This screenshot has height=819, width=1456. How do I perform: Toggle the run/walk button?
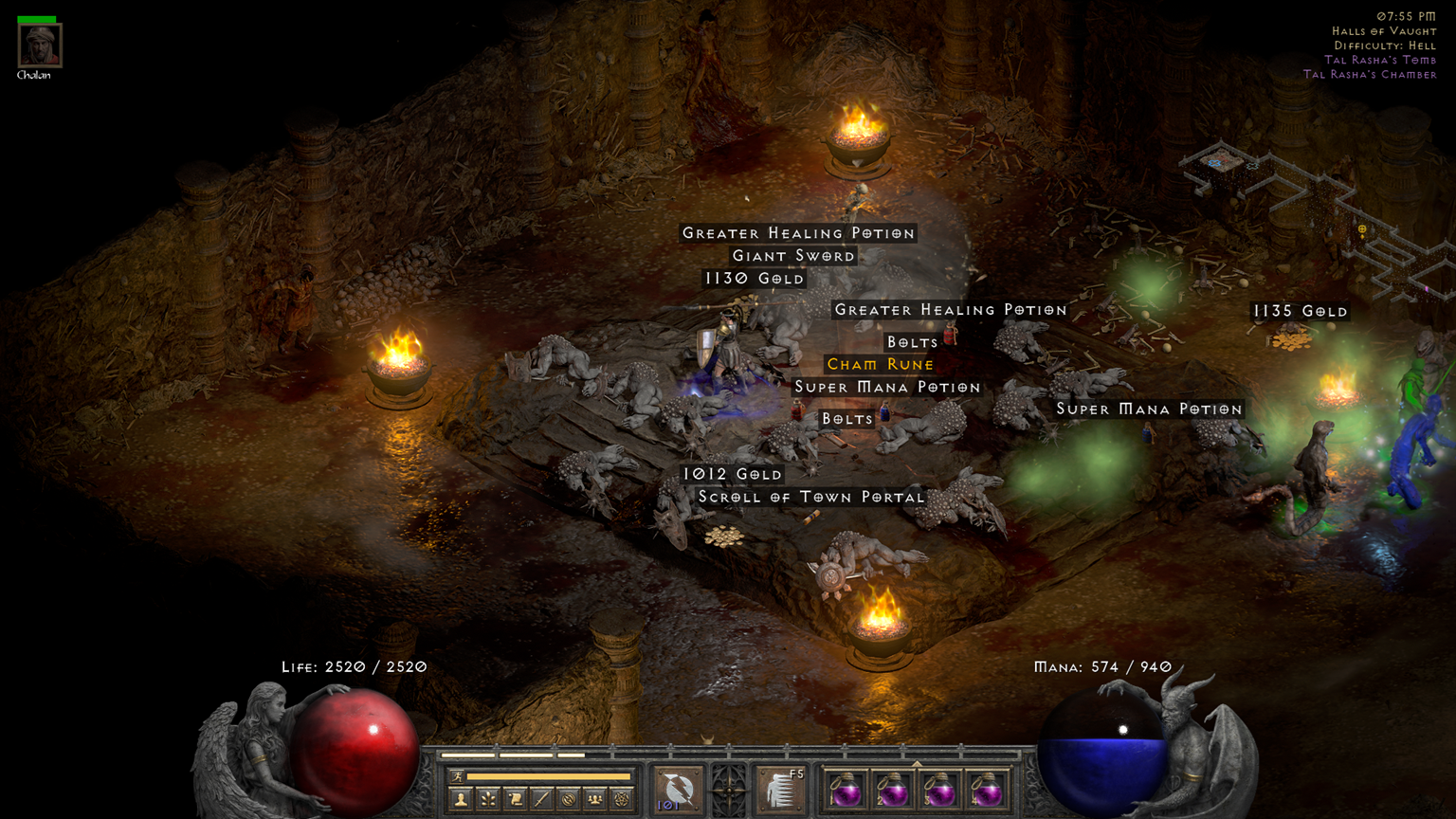[458, 777]
